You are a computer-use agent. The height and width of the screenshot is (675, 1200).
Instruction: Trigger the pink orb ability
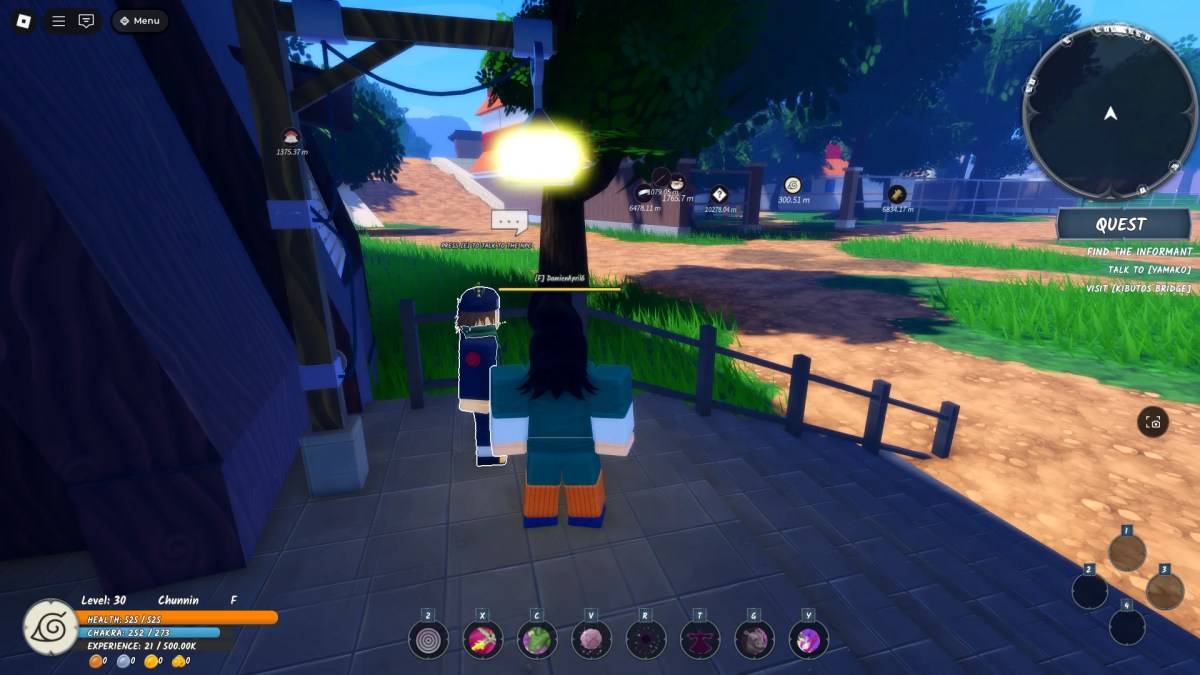click(591, 640)
